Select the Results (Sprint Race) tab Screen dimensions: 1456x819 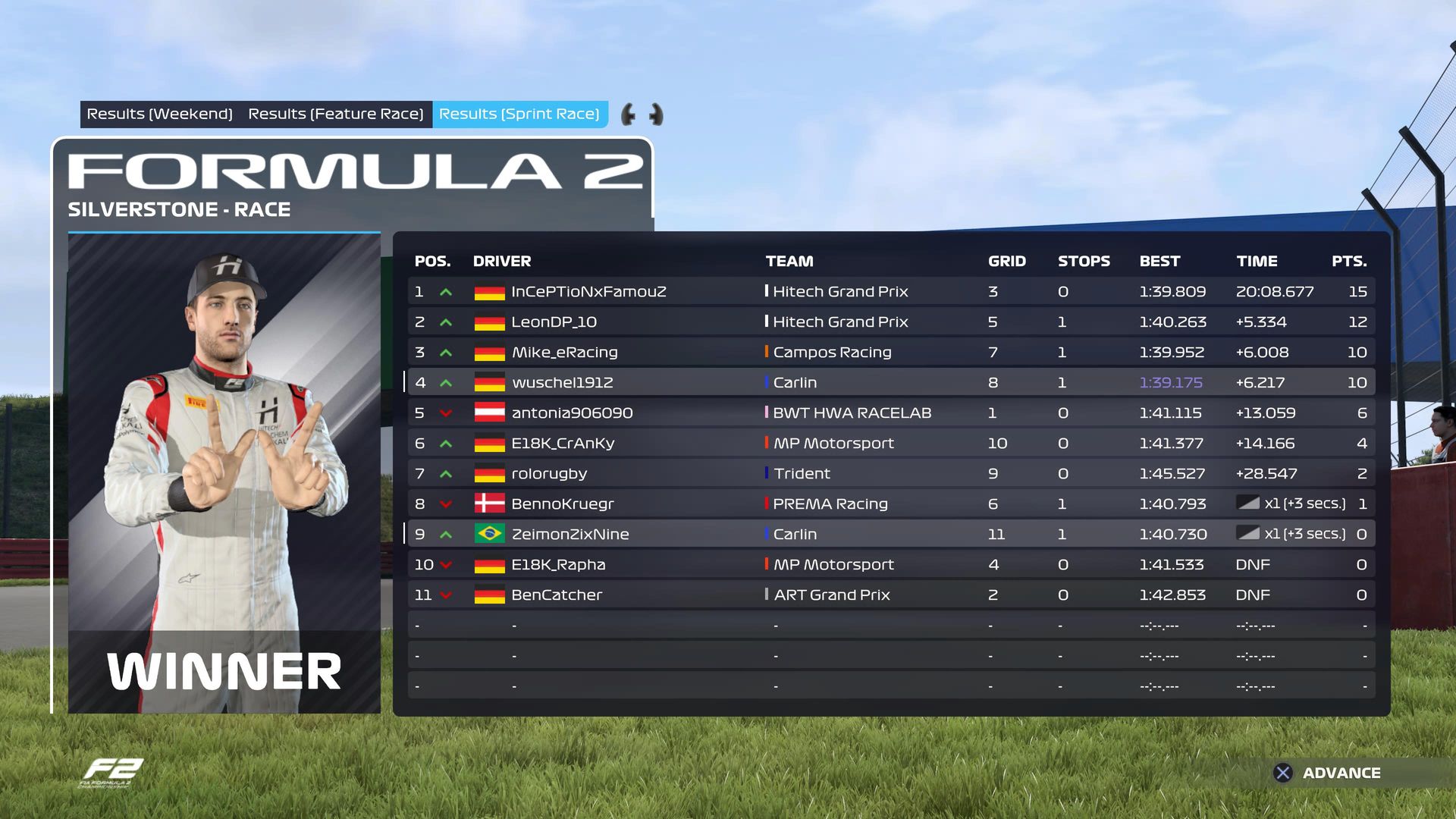pos(519,114)
